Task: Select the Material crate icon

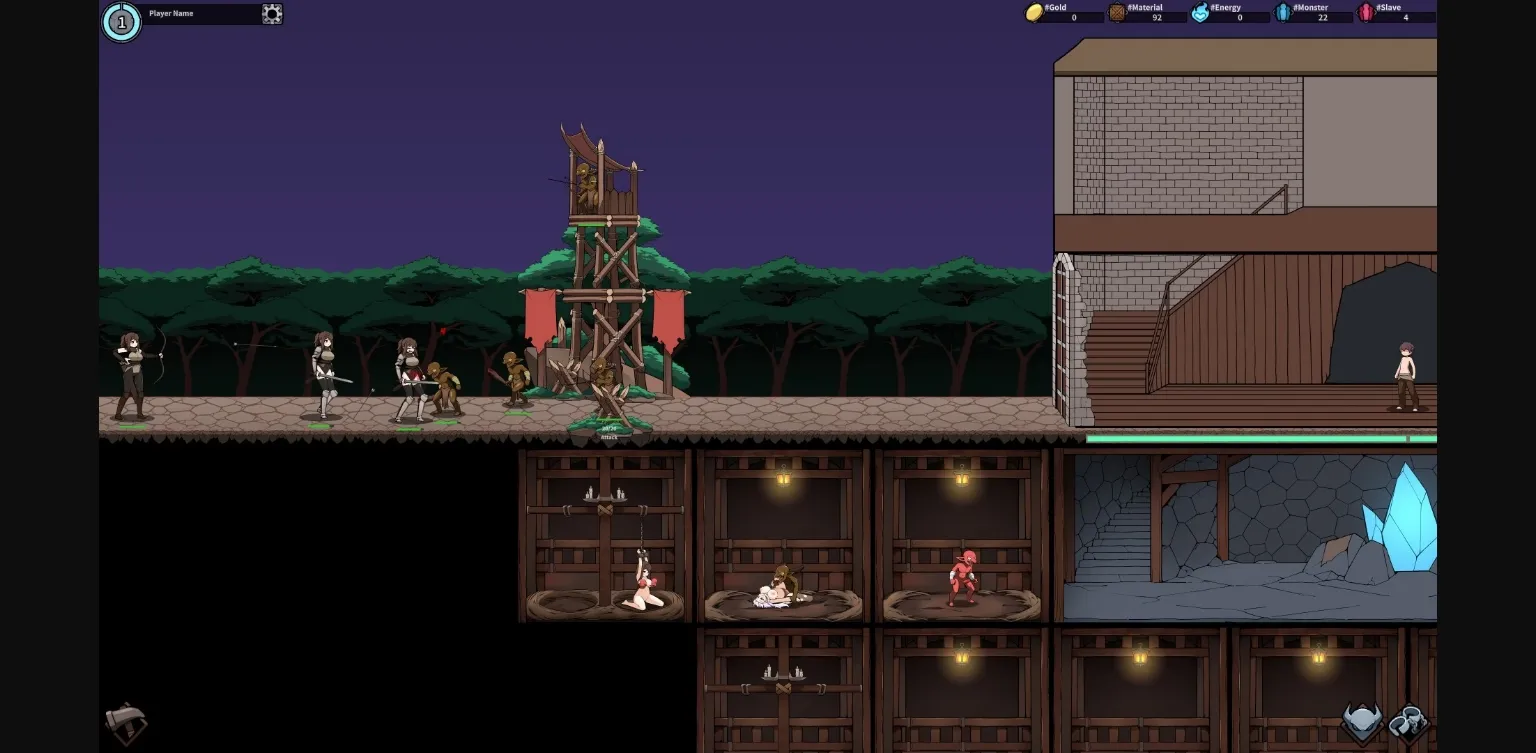Action: 1115,12
